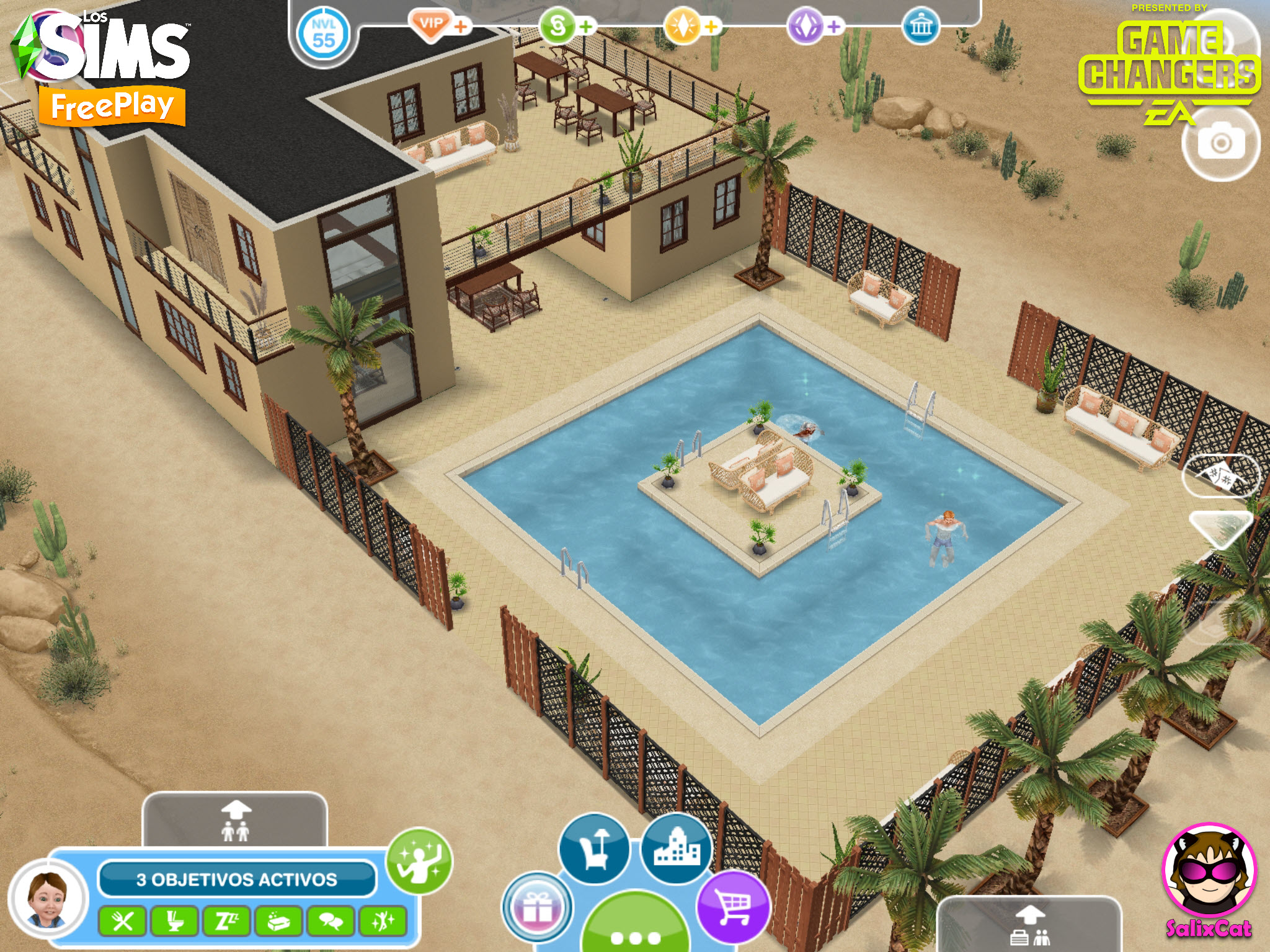The image size is (1270, 952).
Task: Expand the careers and Sims tab
Action: pyautogui.click(x=1029, y=925)
